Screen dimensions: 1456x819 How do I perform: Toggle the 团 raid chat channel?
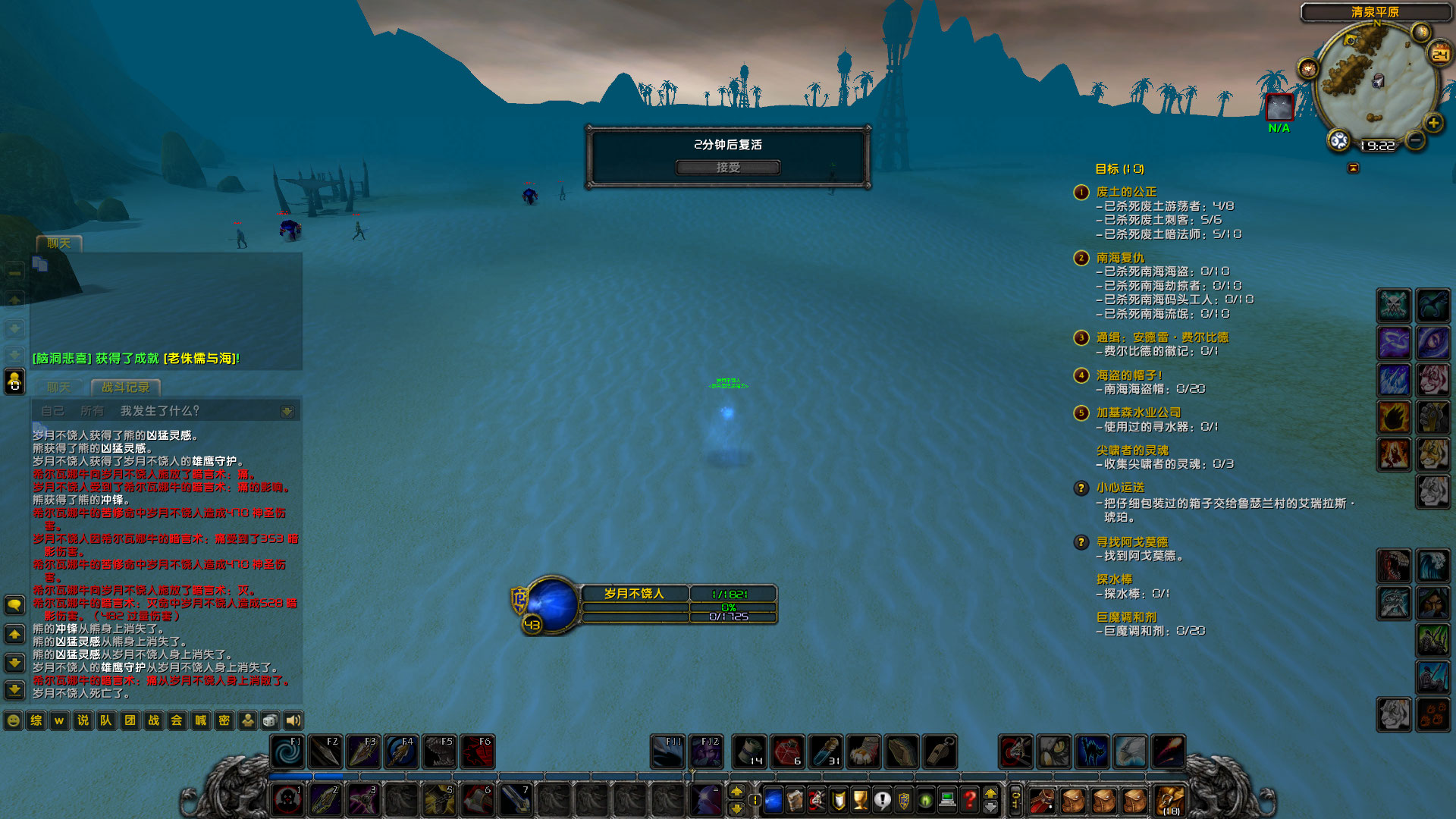click(x=130, y=720)
